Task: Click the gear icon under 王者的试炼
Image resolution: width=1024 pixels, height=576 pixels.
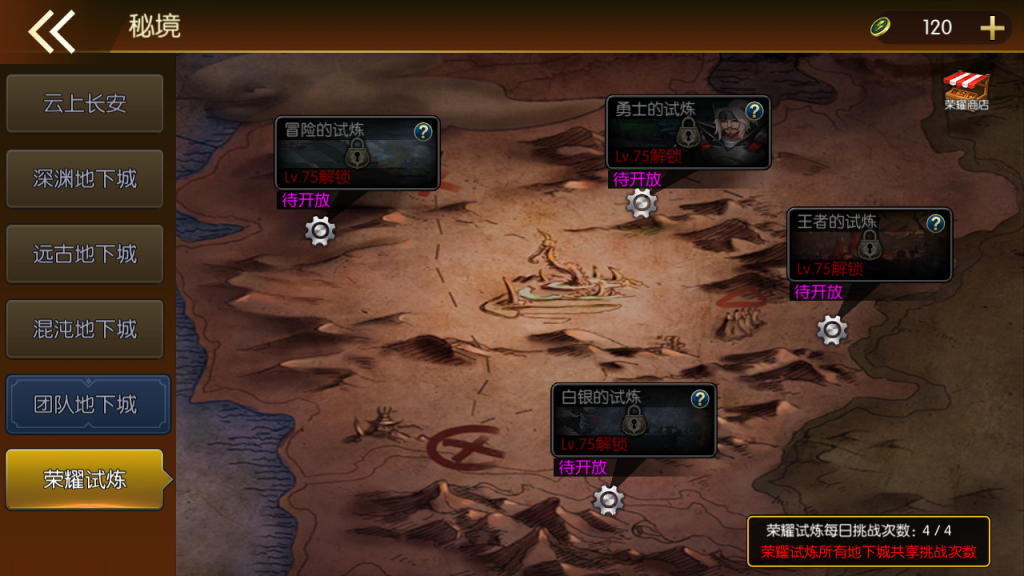Action: [x=832, y=329]
